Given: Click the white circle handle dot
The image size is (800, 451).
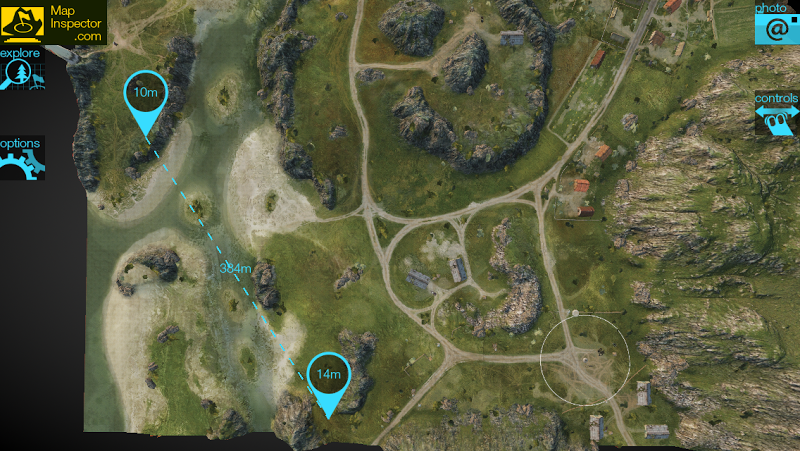Looking at the screenshot, I should [x=575, y=314].
